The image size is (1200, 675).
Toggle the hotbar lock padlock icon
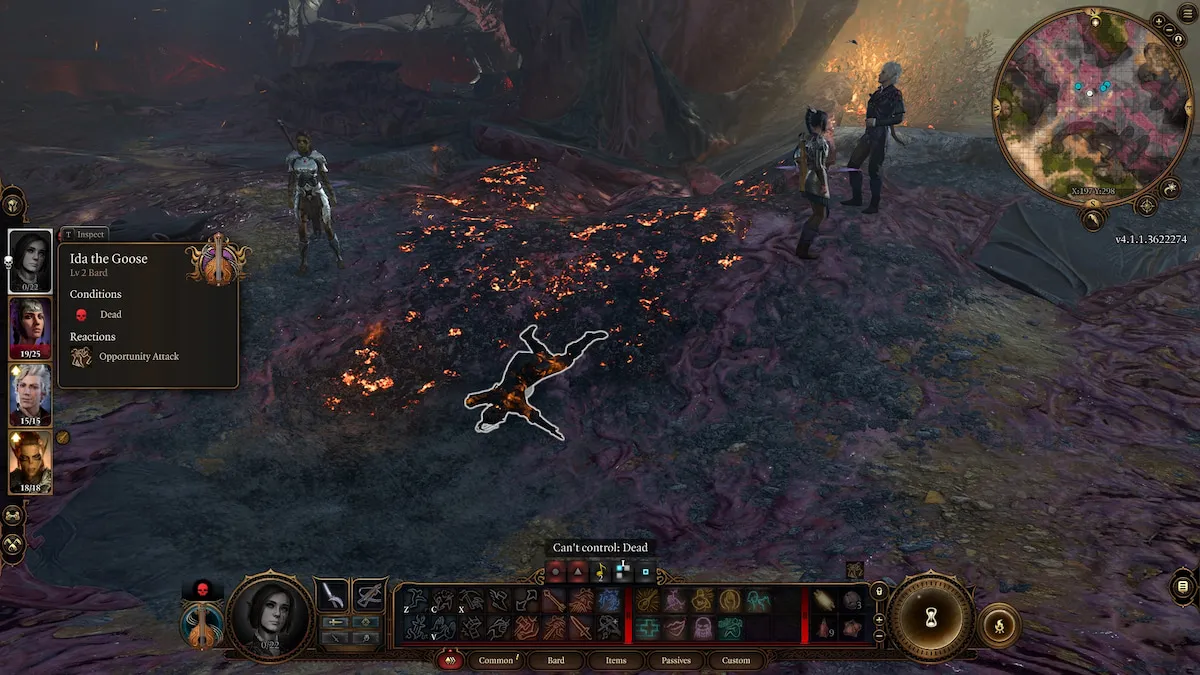[x=879, y=592]
